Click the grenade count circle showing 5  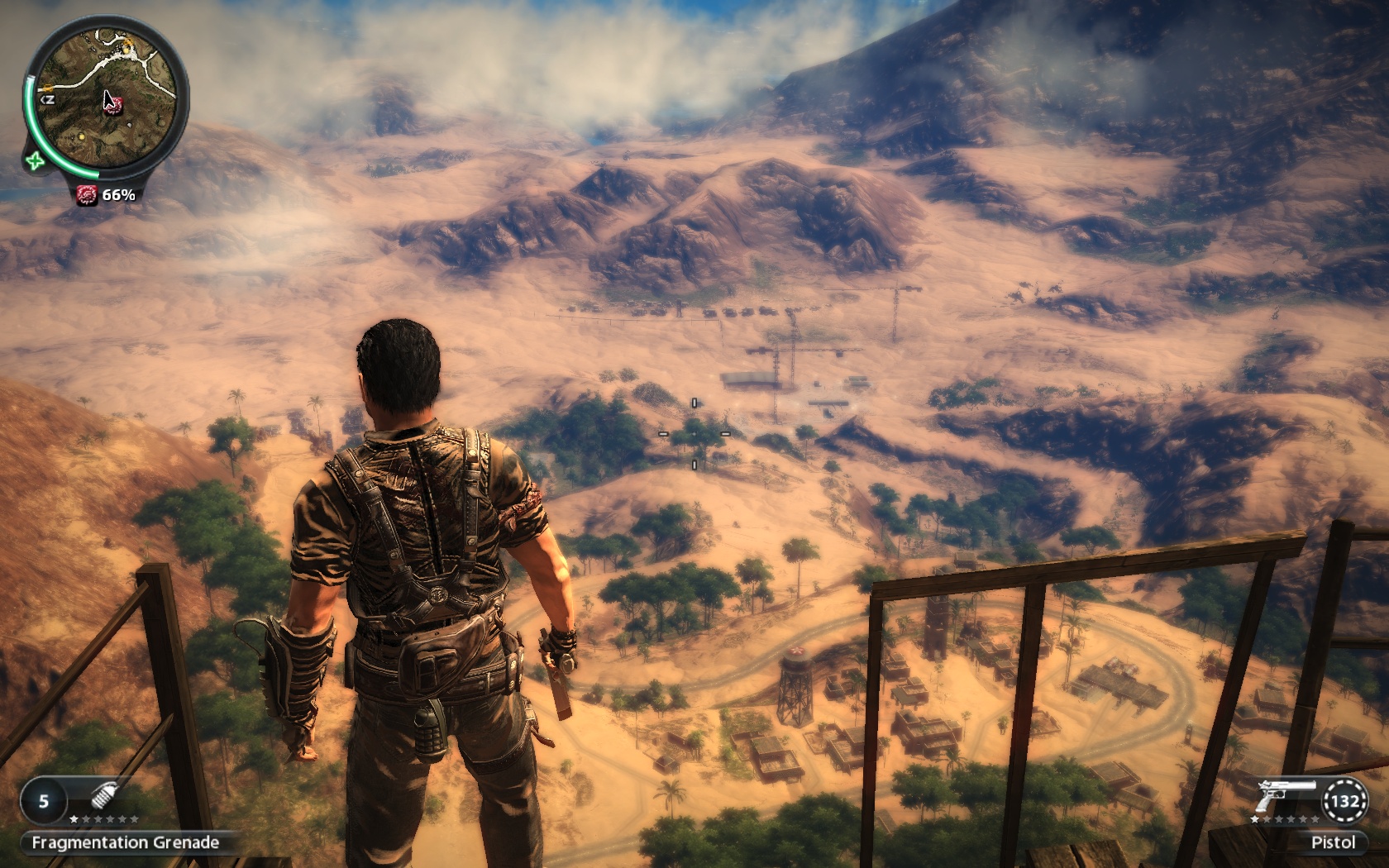44,801
